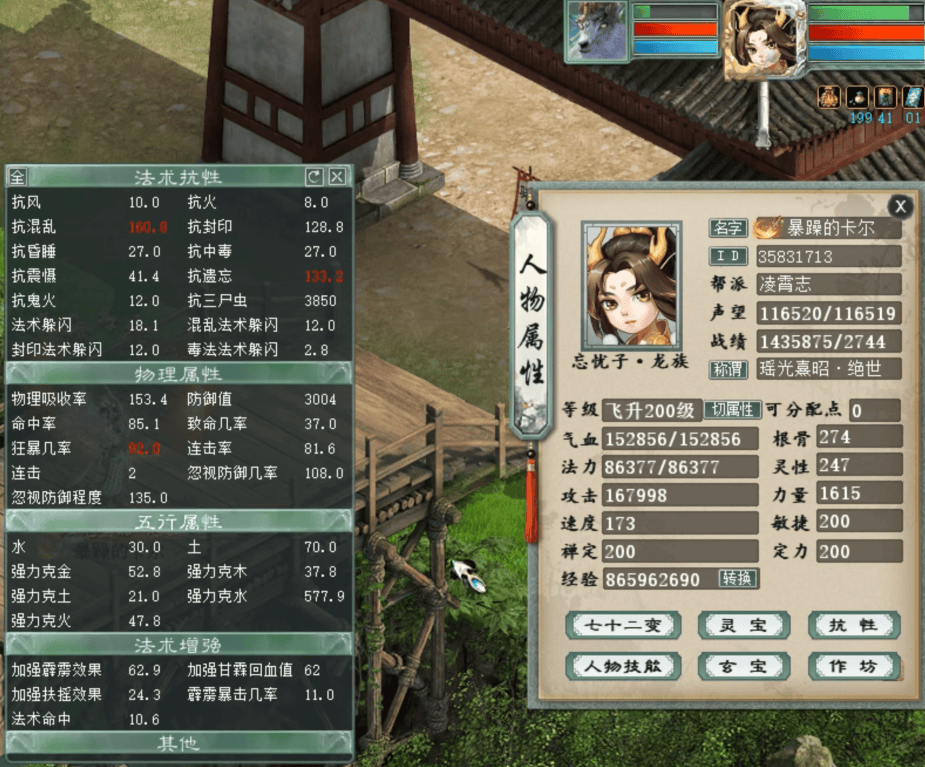
Task: Show the 抗性 resistance details
Action: [x=853, y=626]
